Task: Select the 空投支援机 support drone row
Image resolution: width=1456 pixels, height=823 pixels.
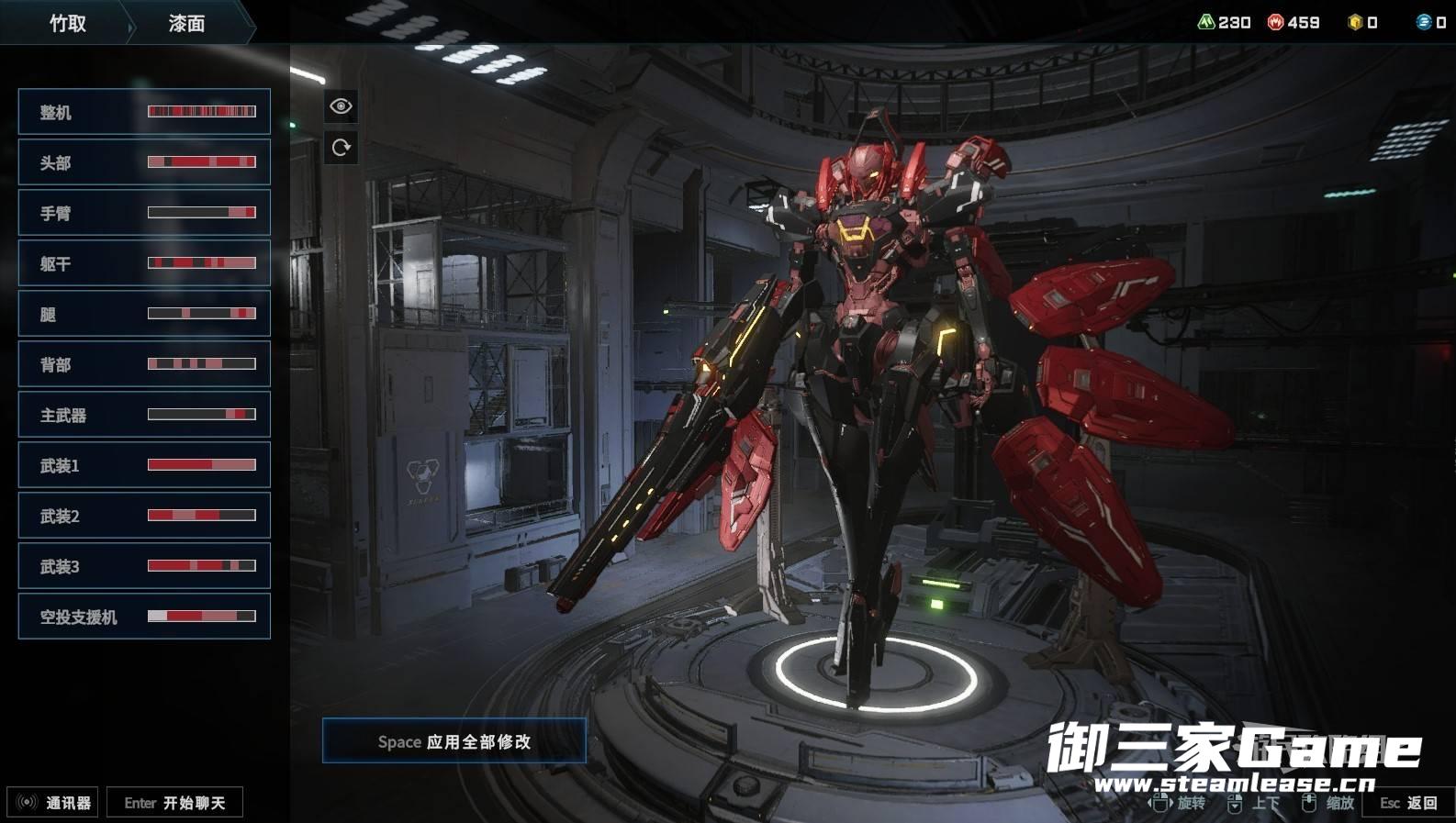Action: click(144, 617)
